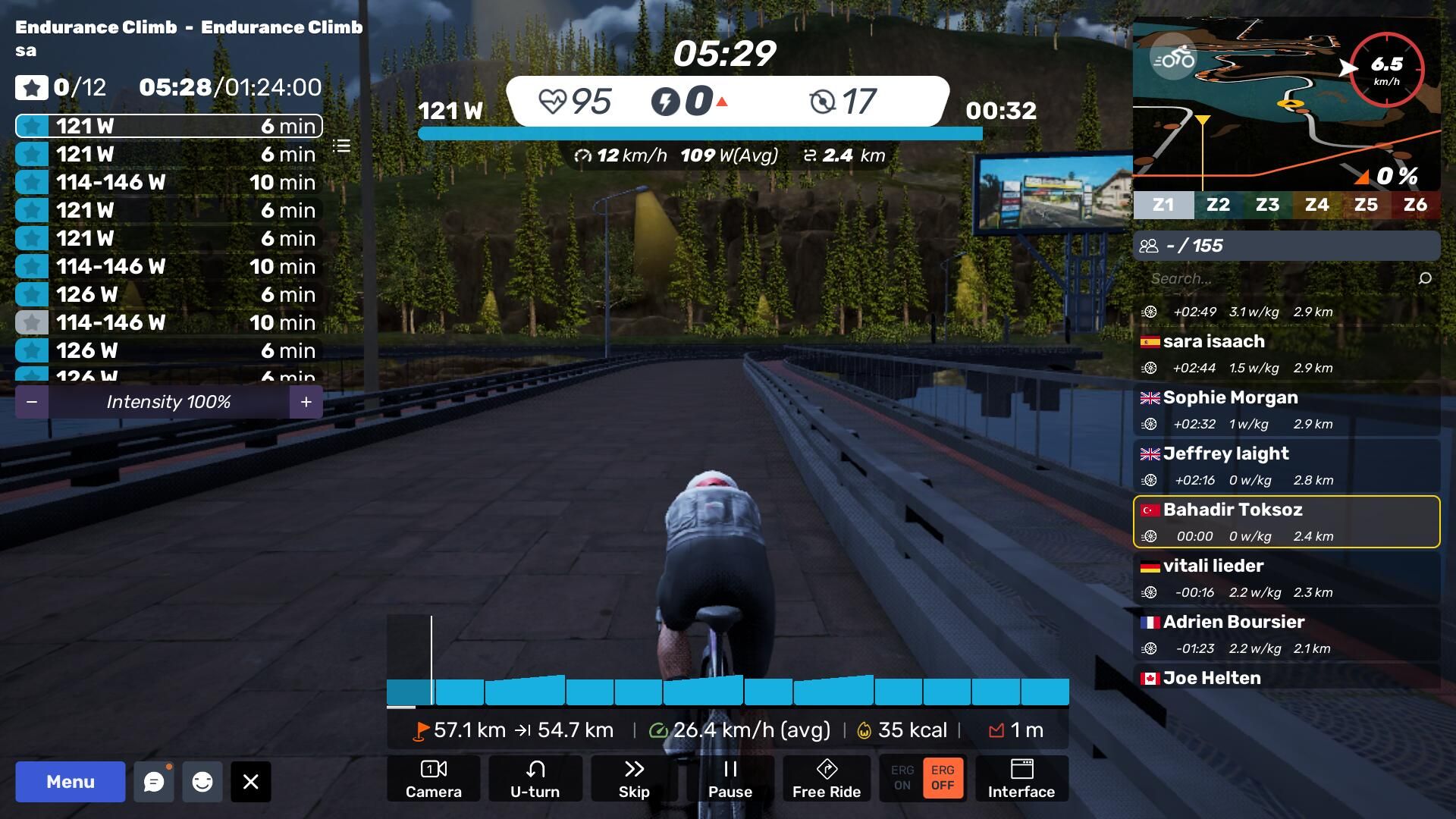Turn ERG mode on
Viewport: 1456px width, 819px height.
pos(902,778)
